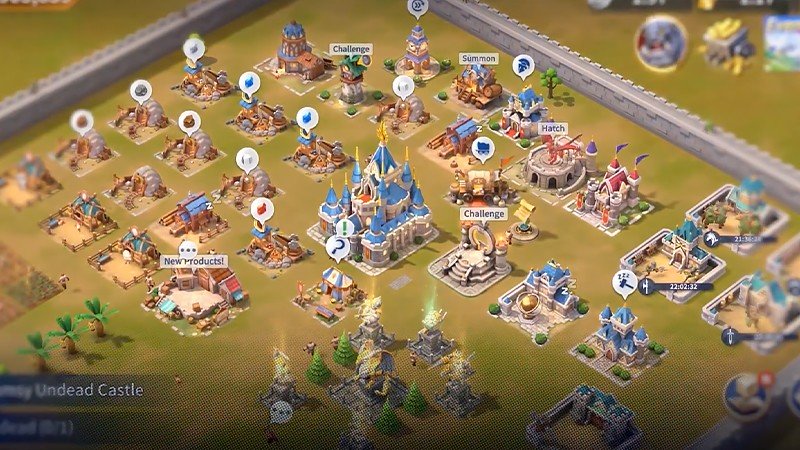Tap the blue question mark bubble
Image resolution: width=800 pixels, height=450 pixels.
click(x=339, y=246)
